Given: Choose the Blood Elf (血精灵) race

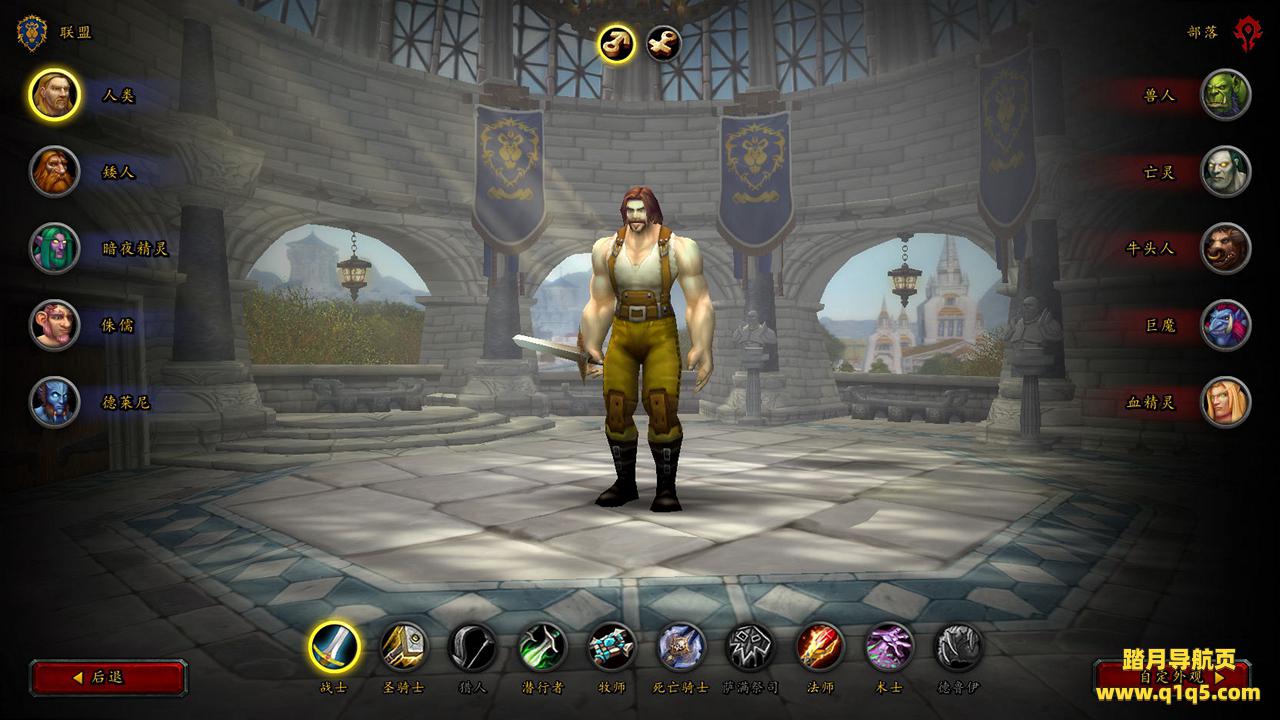Looking at the screenshot, I should [x=1225, y=402].
